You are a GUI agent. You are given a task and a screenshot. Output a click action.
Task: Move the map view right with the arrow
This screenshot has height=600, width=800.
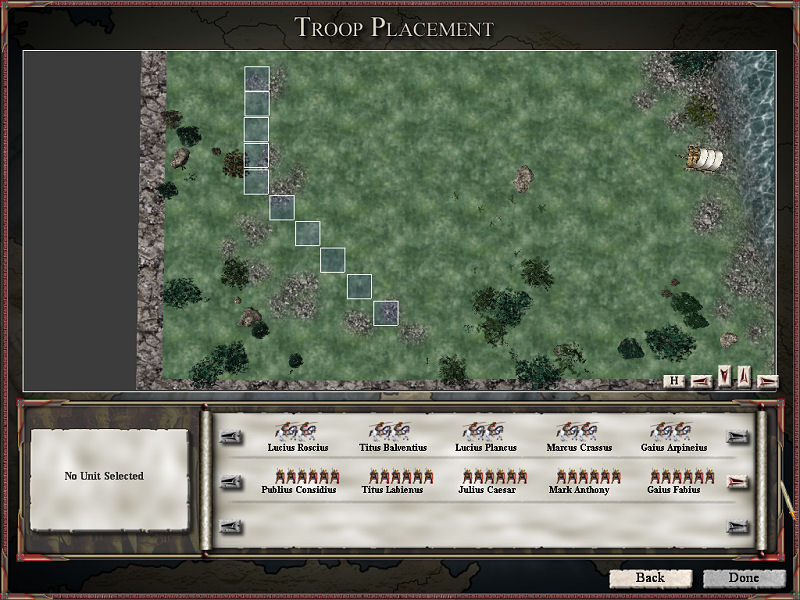[x=768, y=380]
